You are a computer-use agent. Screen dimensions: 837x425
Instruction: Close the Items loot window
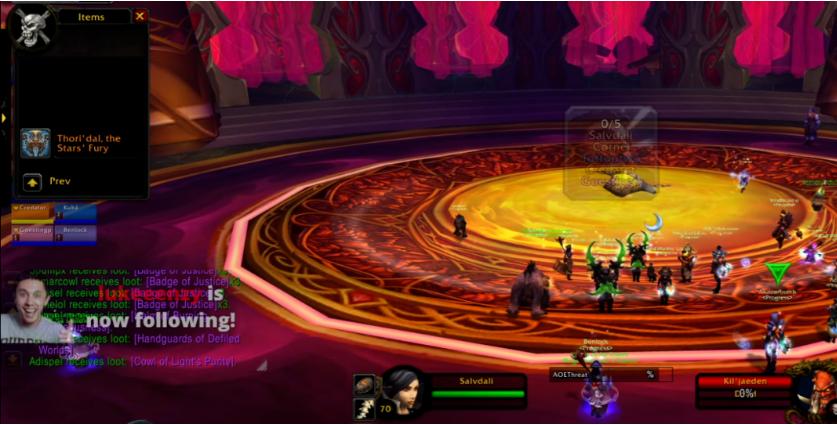point(140,16)
